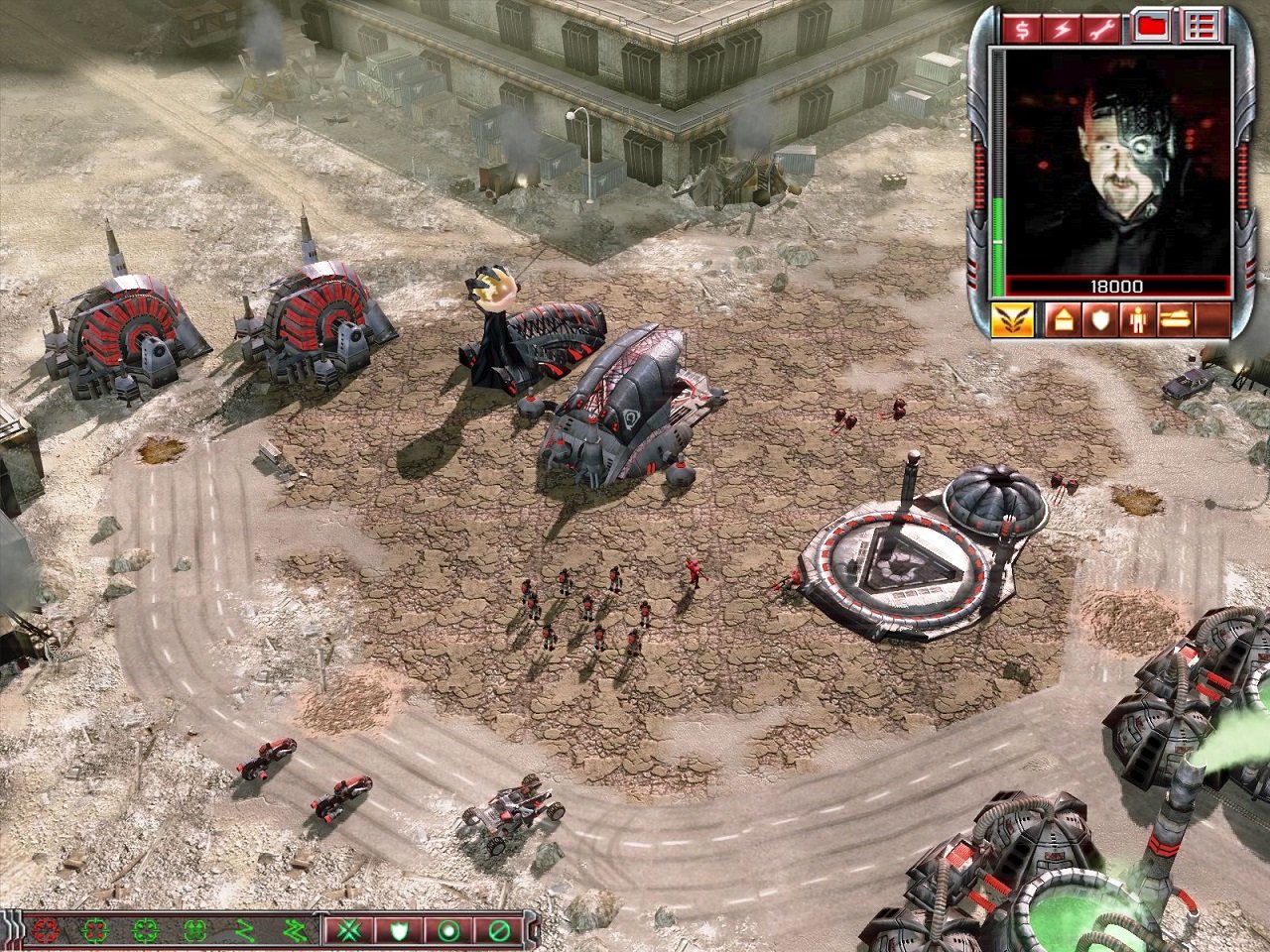Viewport: 1270px width, 952px height.
Task: Click the sell ($) icon in sidebar
Action: pos(1021,27)
